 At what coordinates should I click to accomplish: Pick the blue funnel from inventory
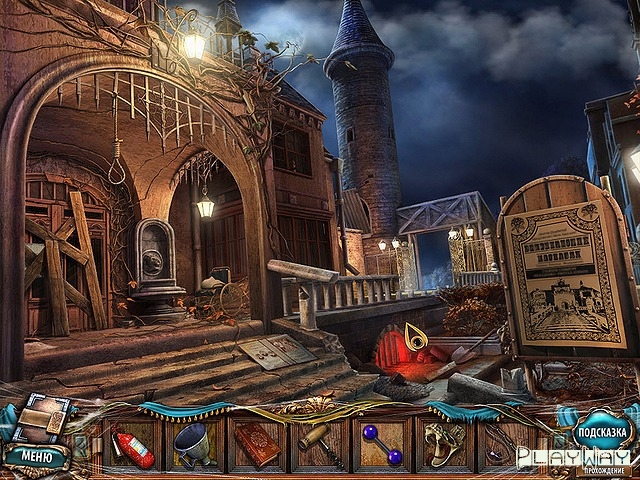[x=194, y=445]
